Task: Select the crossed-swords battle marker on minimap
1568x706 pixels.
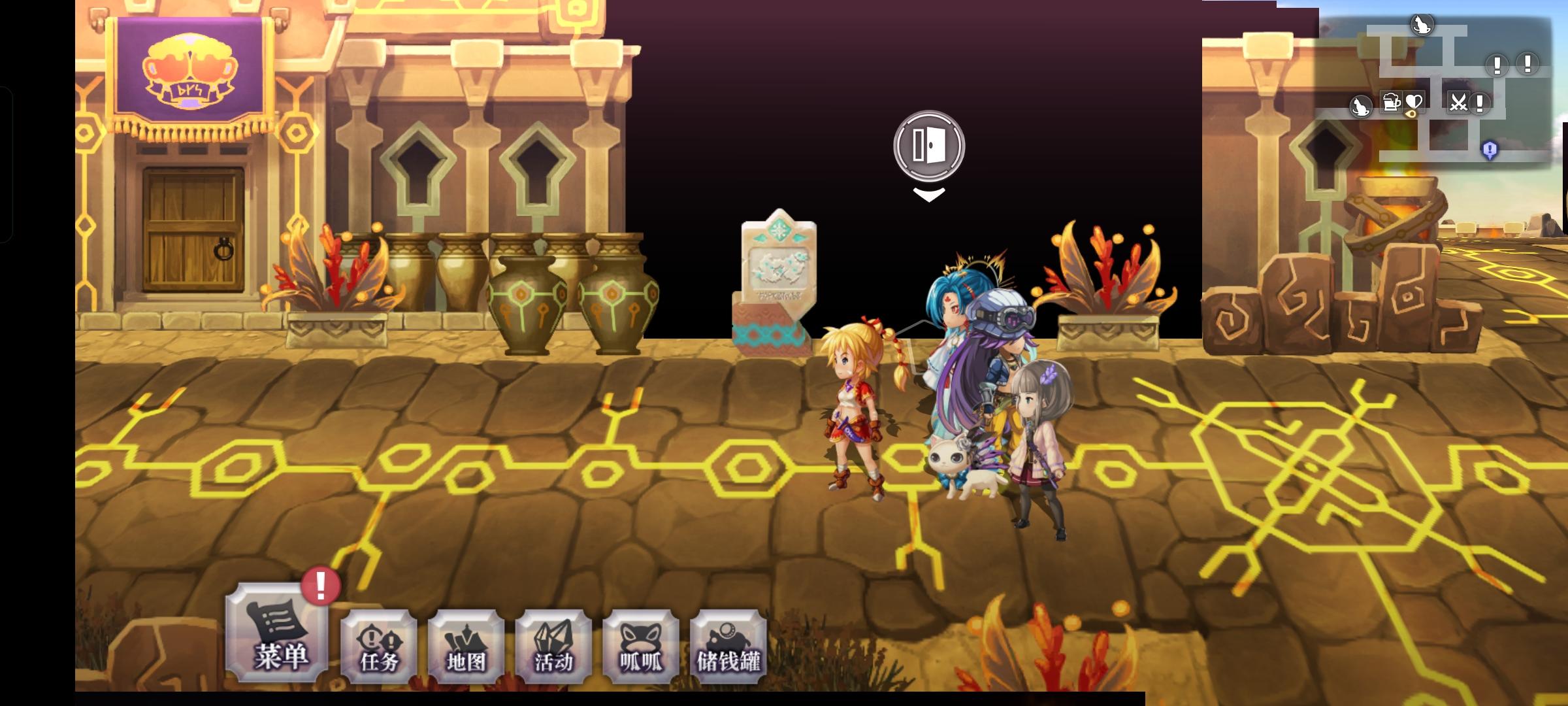Action: point(1459,103)
